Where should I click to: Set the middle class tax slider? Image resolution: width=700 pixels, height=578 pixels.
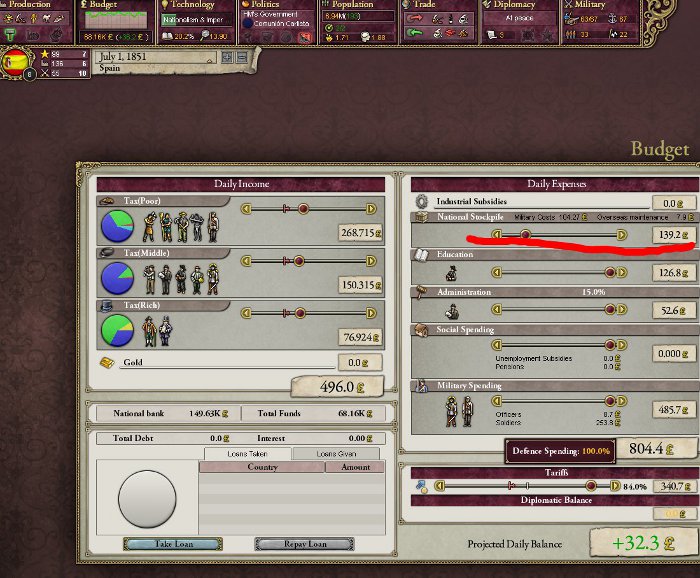(x=302, y=260)
